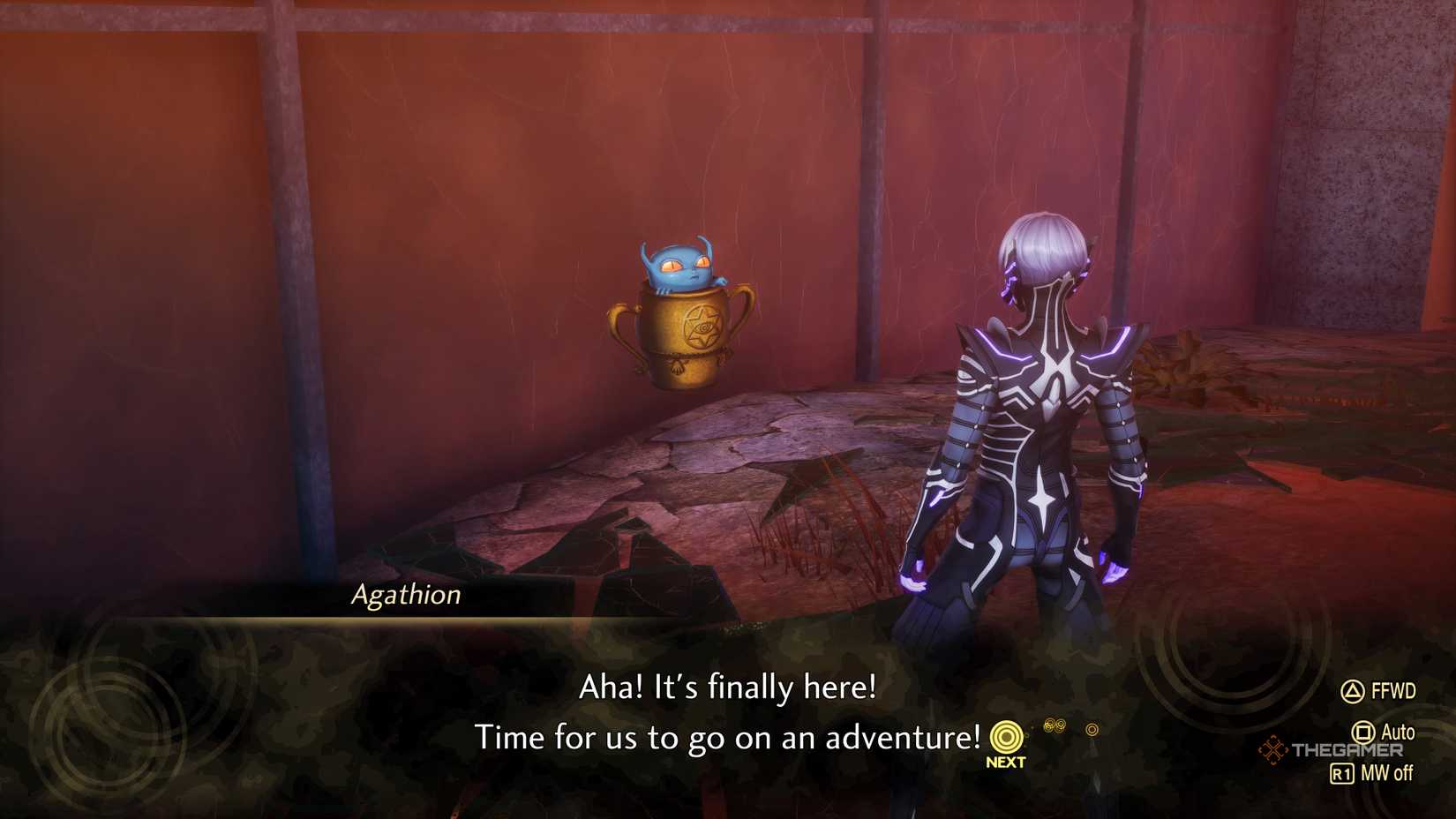The width and height of the screenshot is (1456, 819).
Task: Toggle fast-forward with FFWD control
Action: coord(1394,691)
